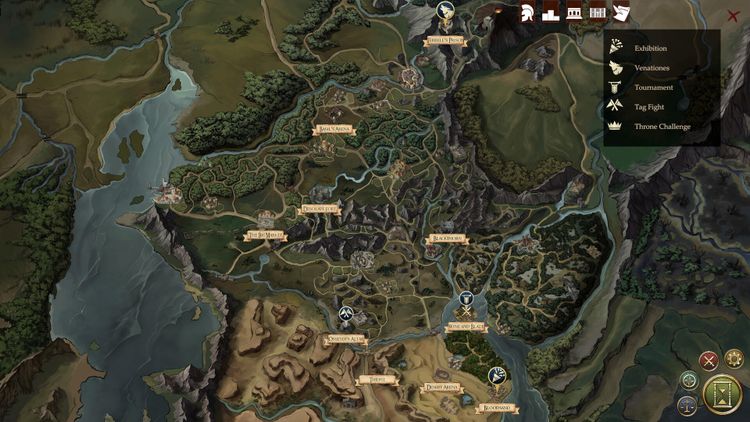Screen dimensions: 750x422
Task: Select the folded map icon in top bar
Action: point(621,13)
